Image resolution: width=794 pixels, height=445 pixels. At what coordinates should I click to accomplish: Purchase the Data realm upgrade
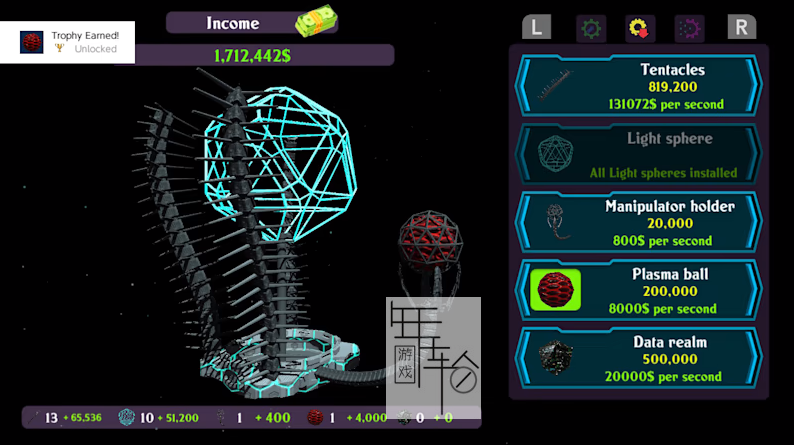point(638,358)
